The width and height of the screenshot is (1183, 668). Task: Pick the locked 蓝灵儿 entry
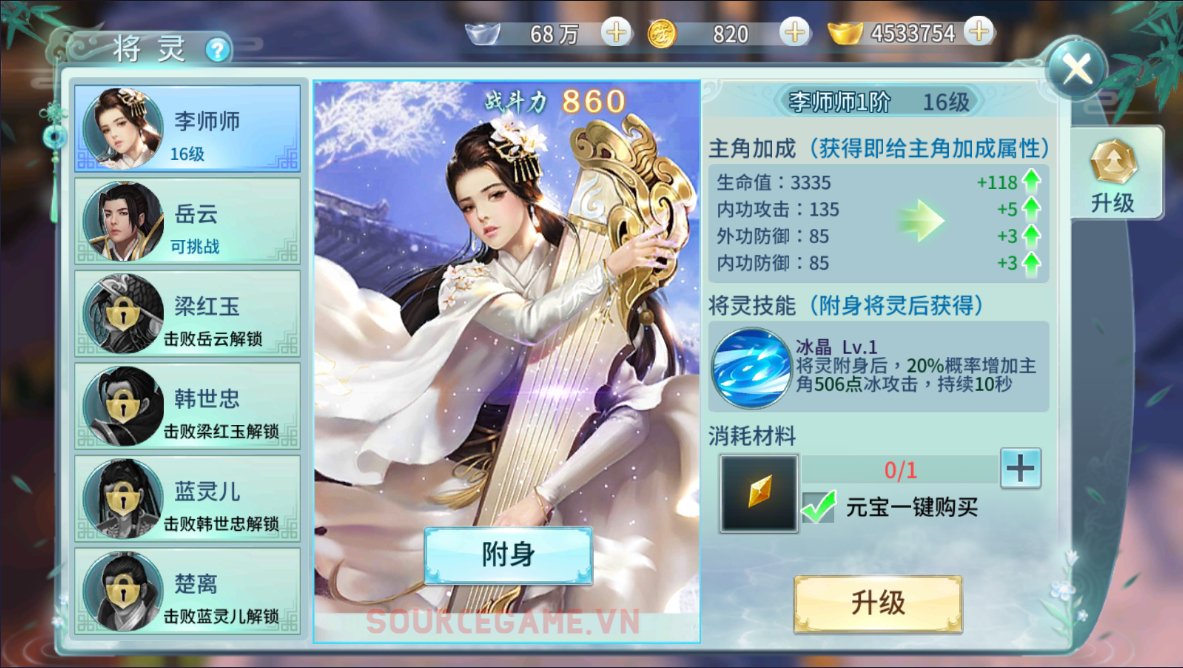[x=187, y=498]
